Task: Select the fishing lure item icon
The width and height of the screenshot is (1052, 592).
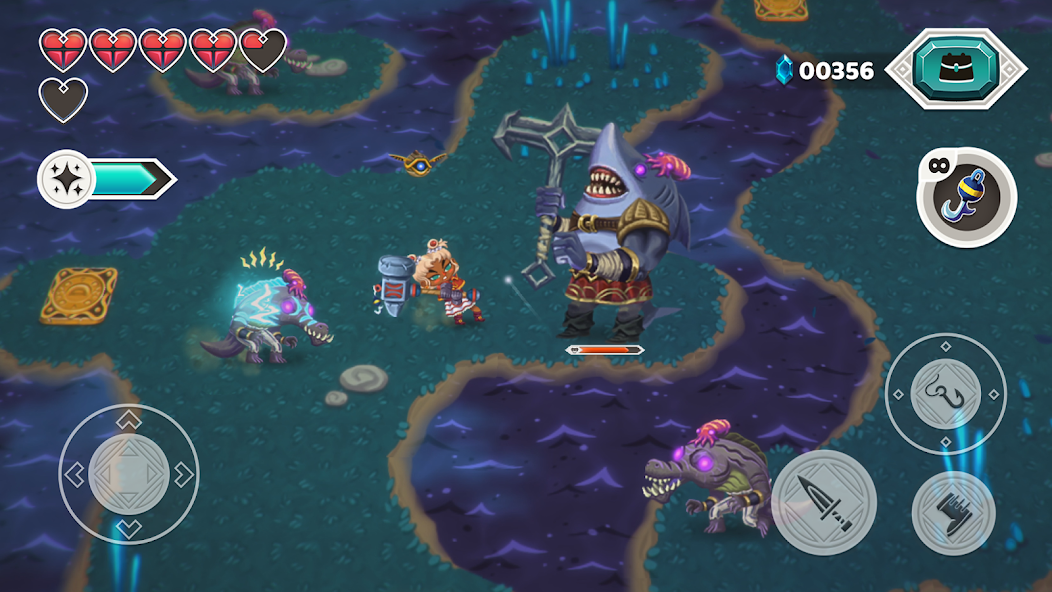Action: [967, 197]
